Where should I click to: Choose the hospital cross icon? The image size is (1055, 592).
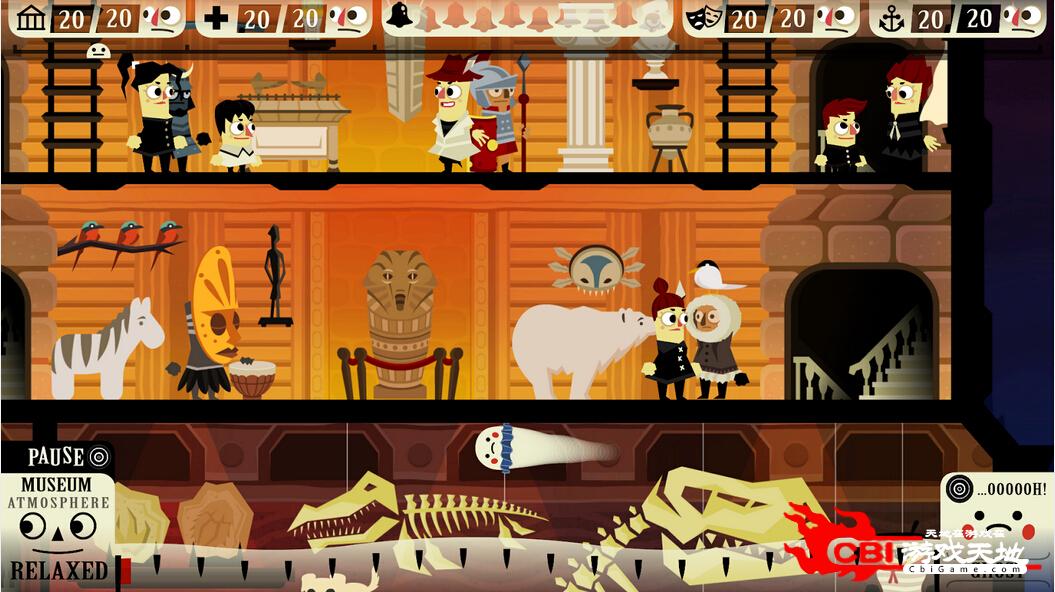(216, 18)
